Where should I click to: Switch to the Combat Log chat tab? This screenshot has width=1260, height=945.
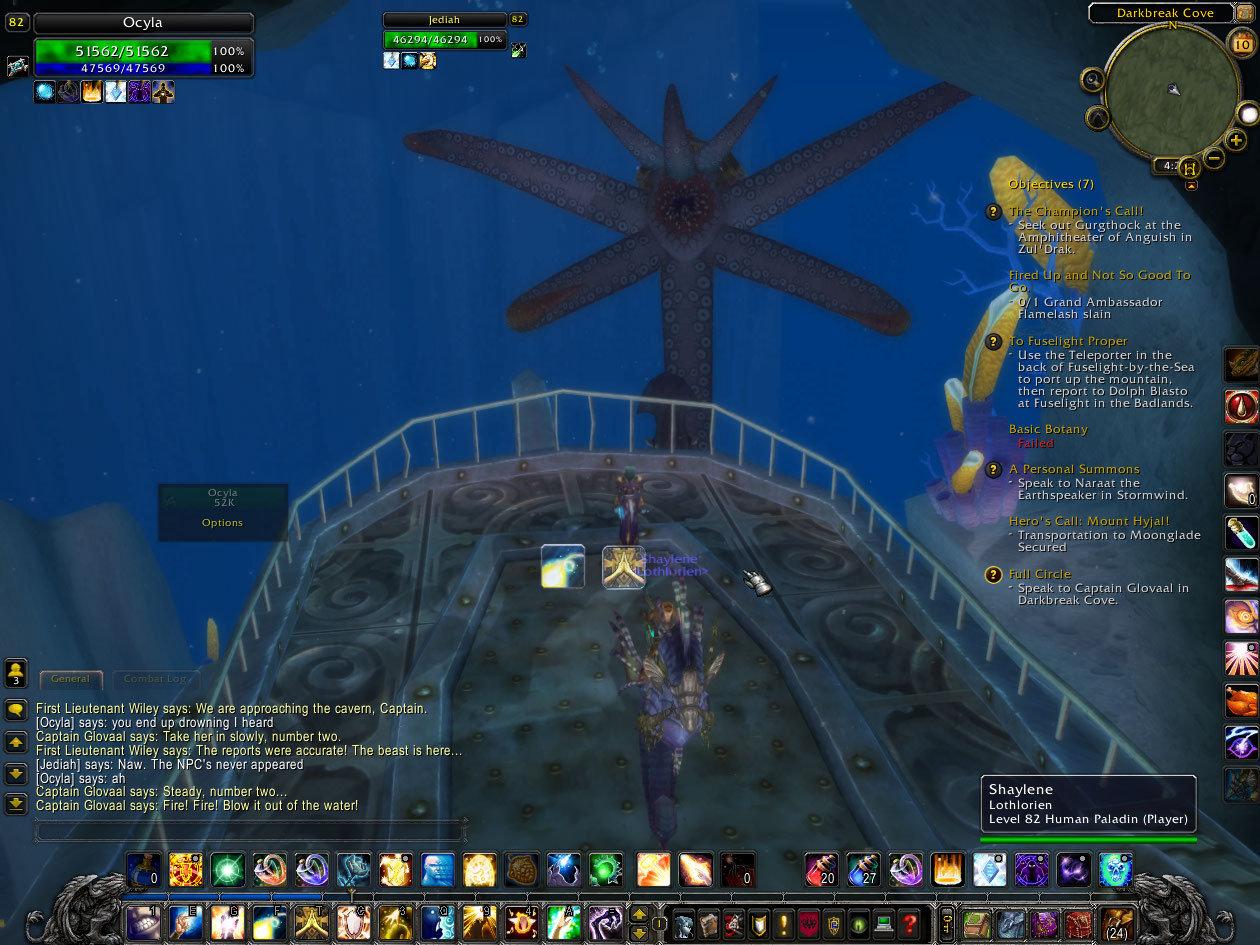tap(154, 679)
